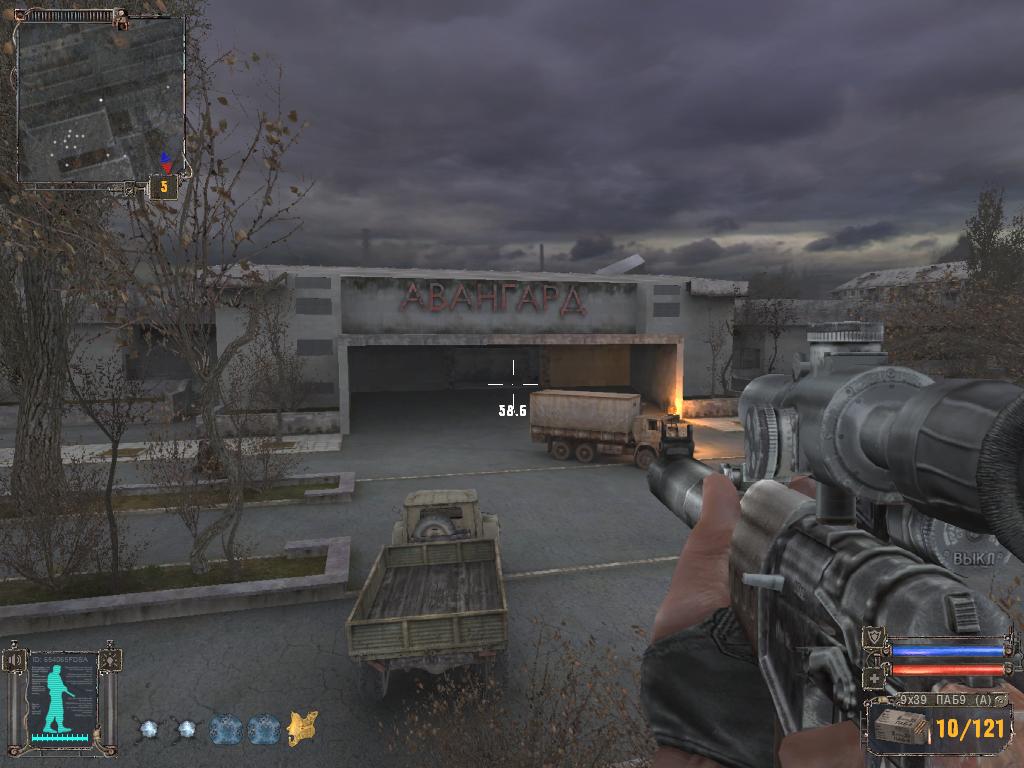Select the contact counter box showing 5
The height and width of the screenshot is (768, 1024).
(164, 186)
